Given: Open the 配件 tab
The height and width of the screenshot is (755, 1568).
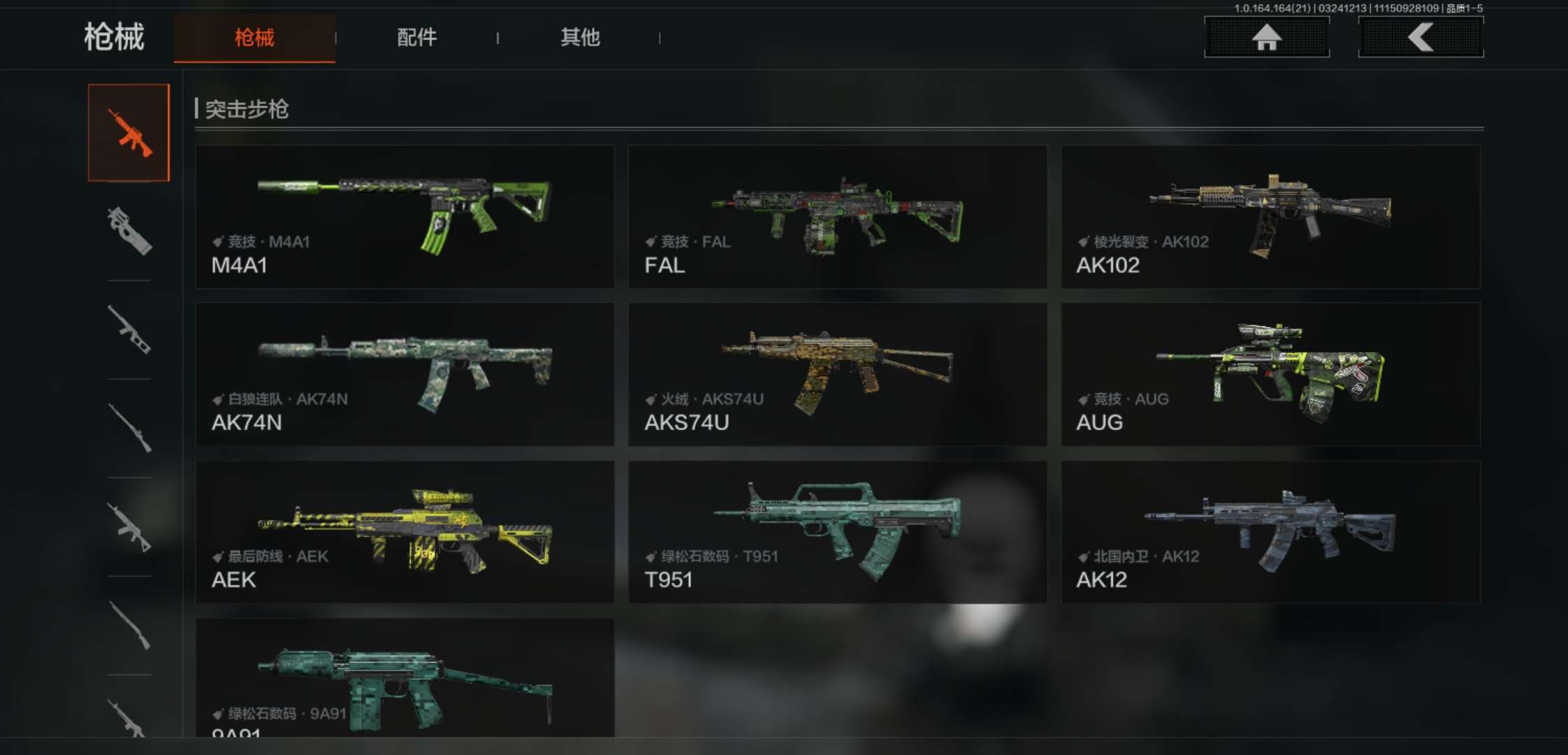Looking at the screenshot, I should (x=416, y=38).
